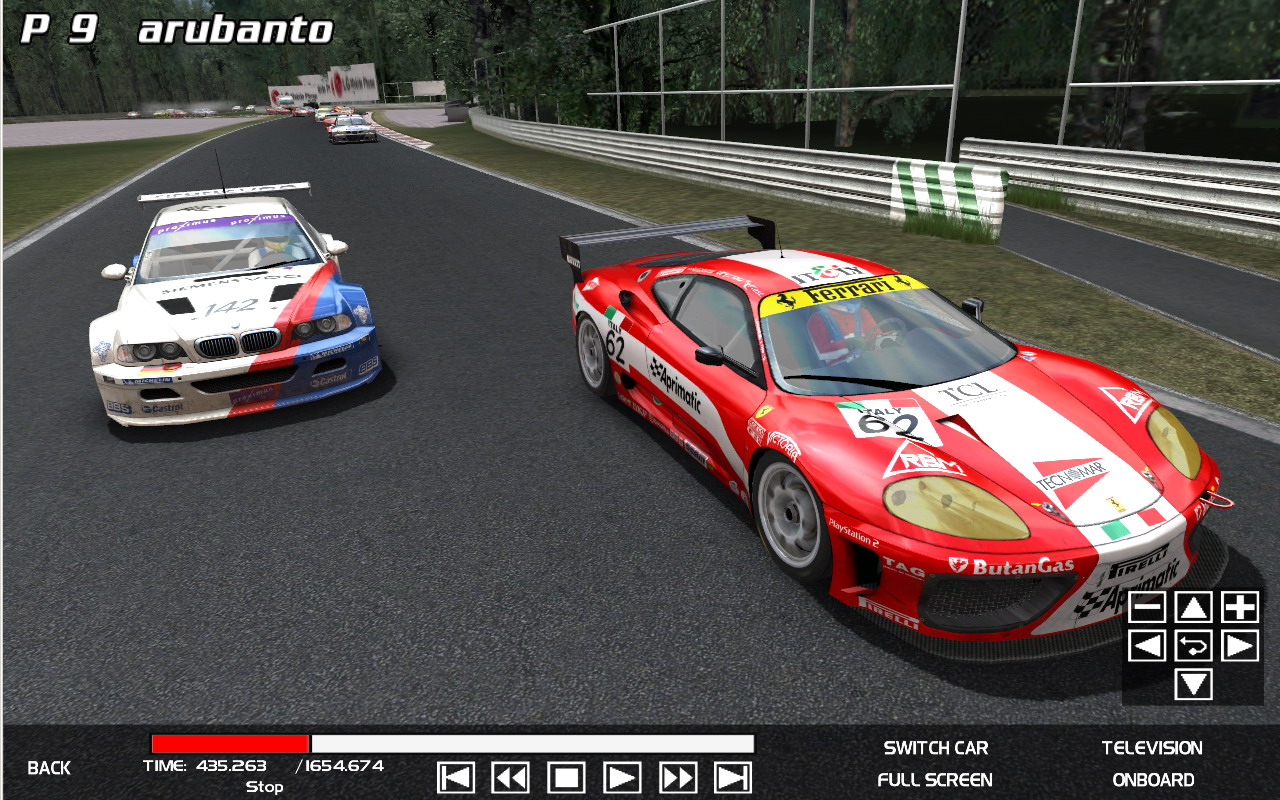This screenshot has width=1280, height=800.
Task: Play the replay at normal speed
Action: tap(622, 777)
